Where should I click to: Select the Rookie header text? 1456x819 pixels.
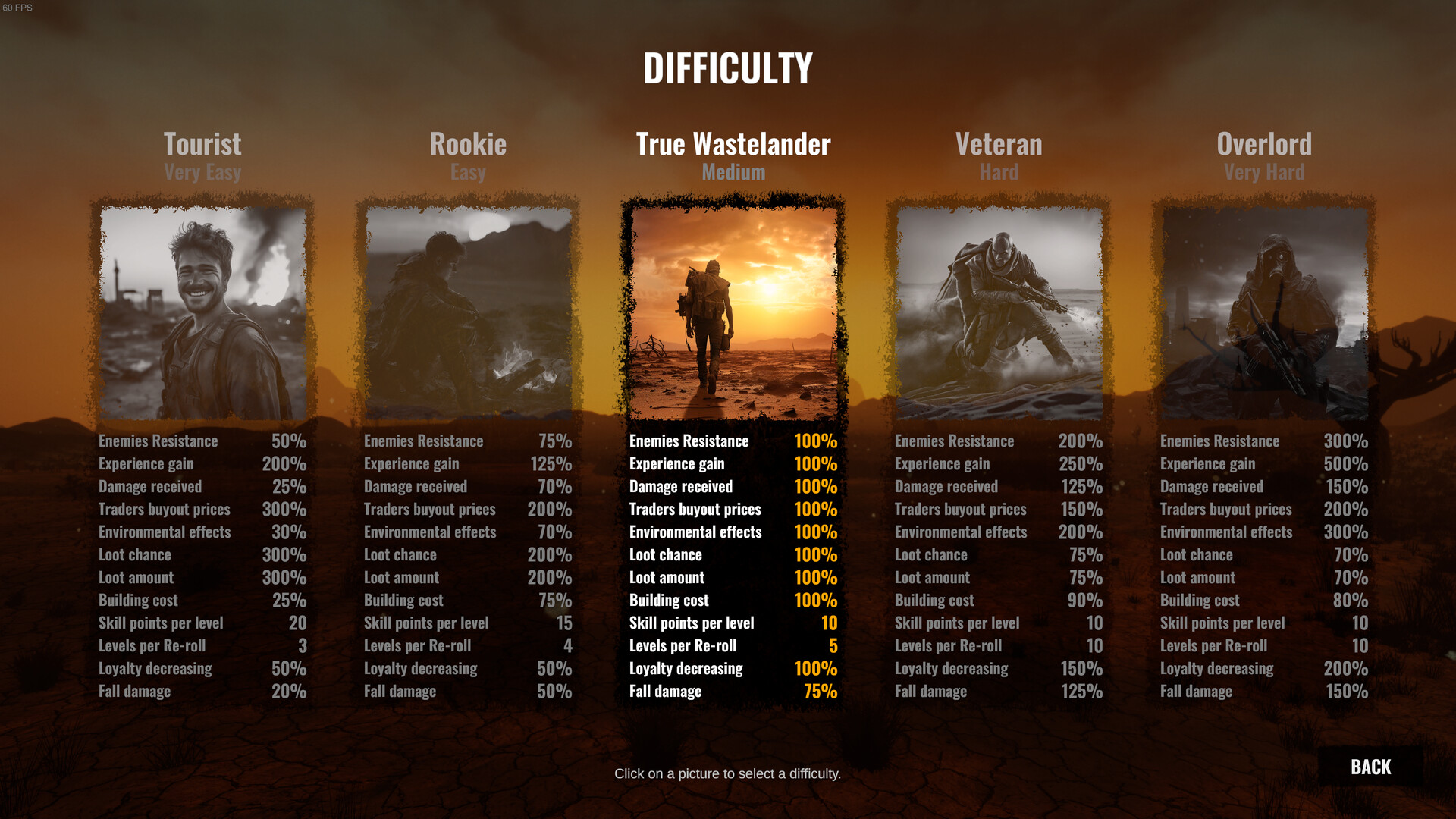click(x=468, y=144)
